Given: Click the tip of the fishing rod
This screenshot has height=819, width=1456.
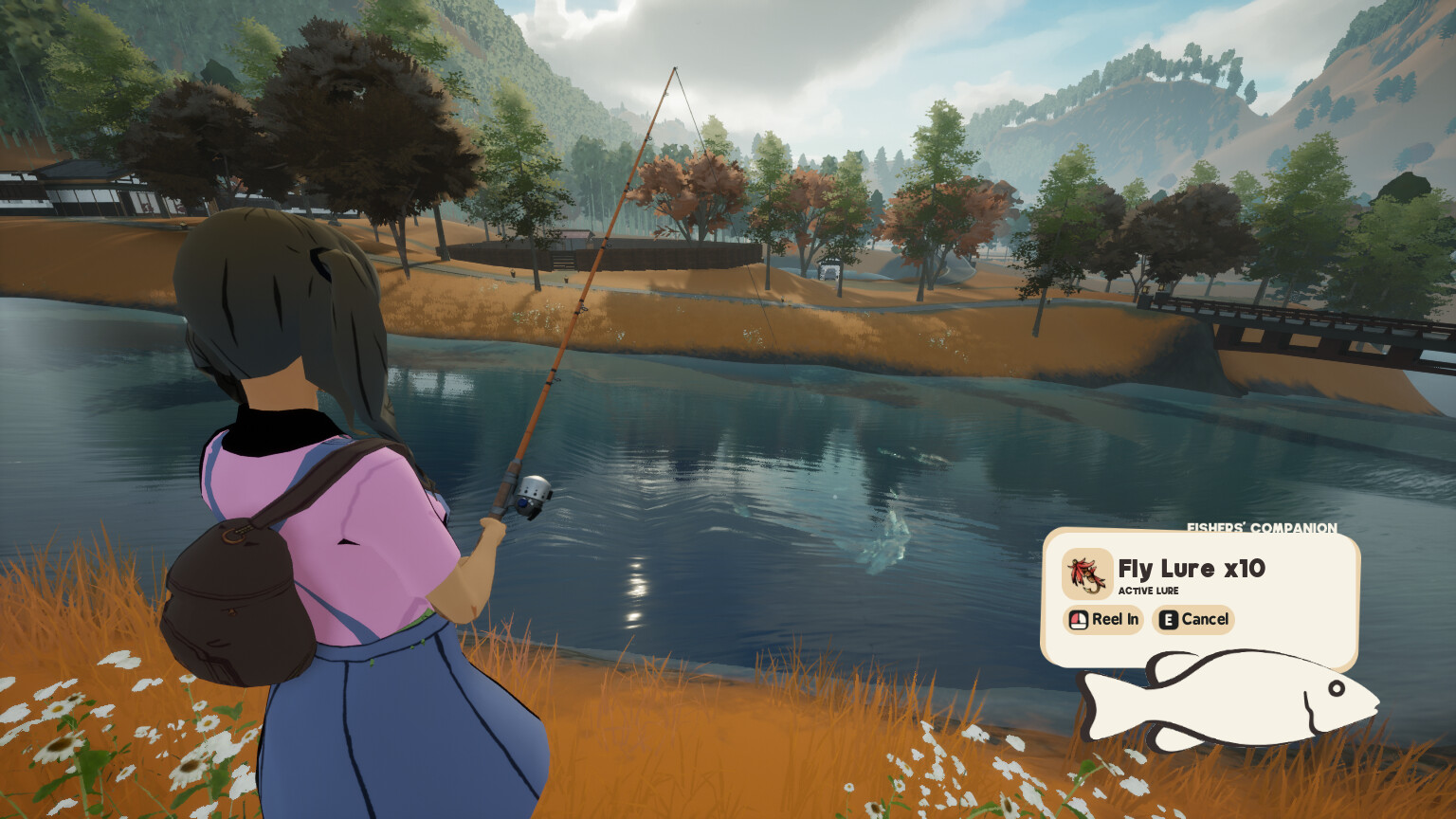Looking at the screenshot, I should tap(676, 66).
